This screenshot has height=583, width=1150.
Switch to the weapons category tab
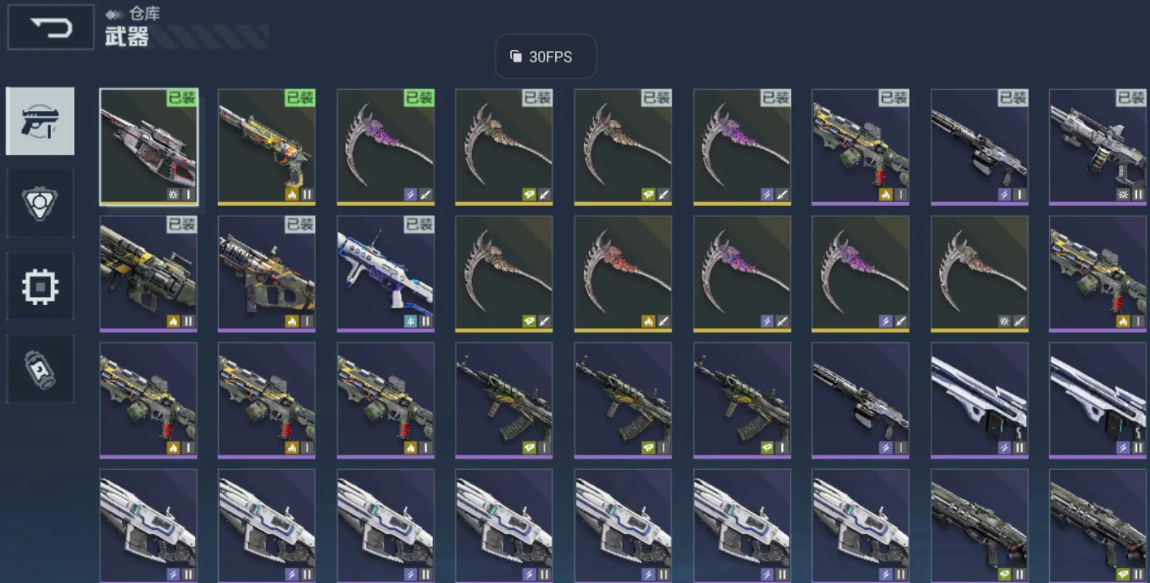(40, 121)
